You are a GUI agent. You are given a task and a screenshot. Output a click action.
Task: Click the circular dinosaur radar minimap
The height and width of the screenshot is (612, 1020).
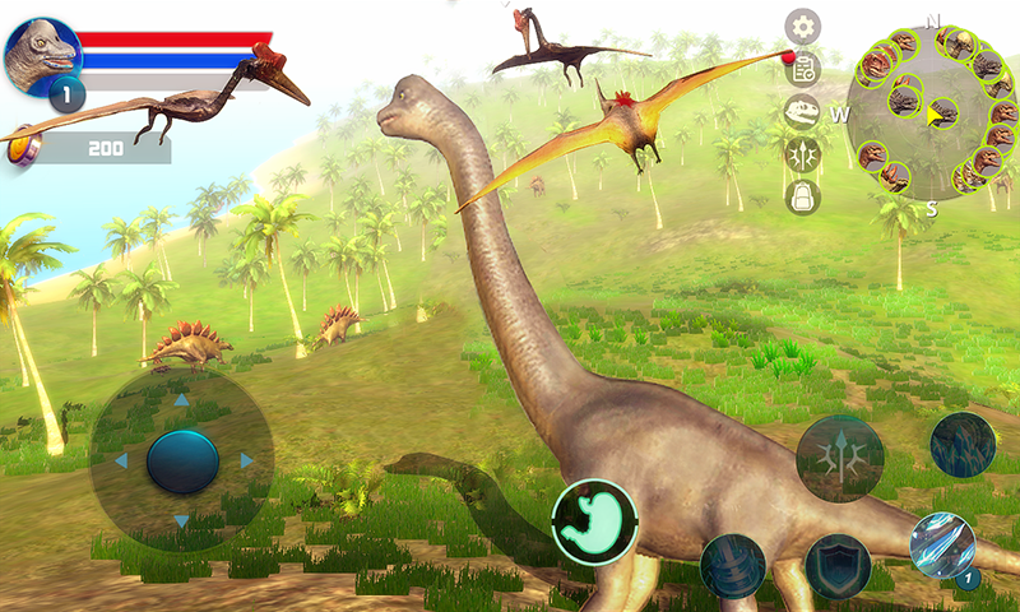coord(932,112)
